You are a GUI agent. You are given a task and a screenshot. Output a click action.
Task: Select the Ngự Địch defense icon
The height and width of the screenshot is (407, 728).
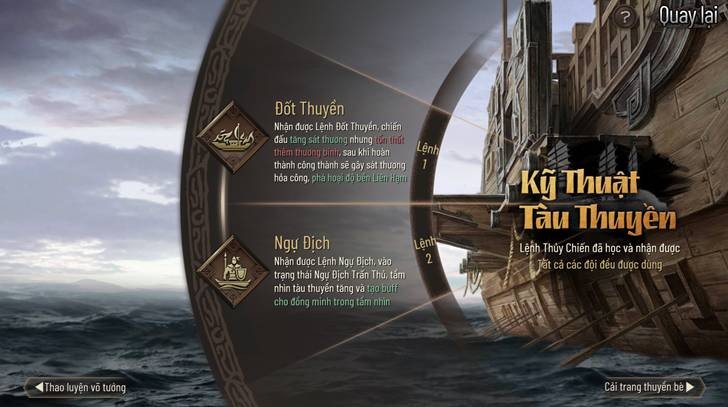(x=231, y=270)
